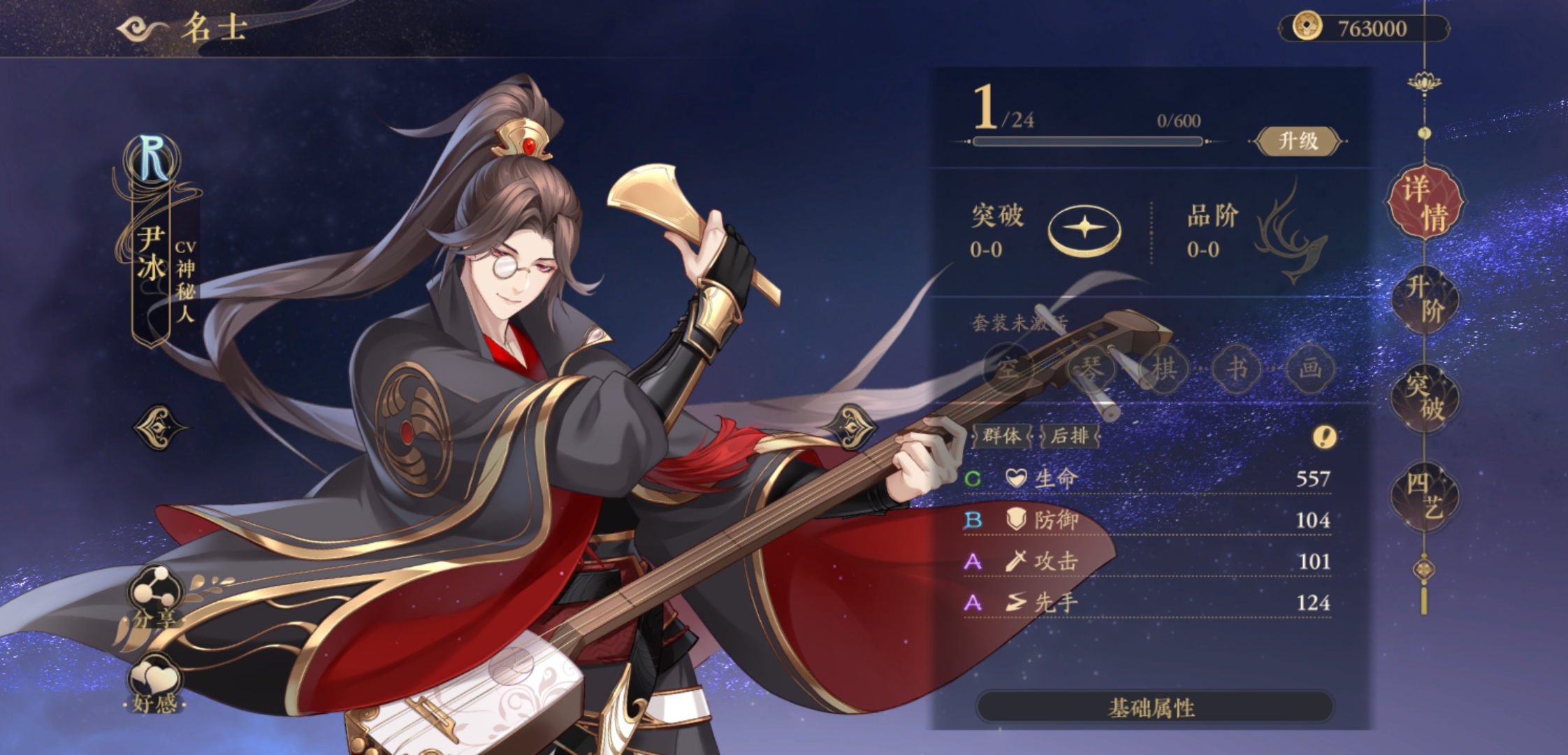Show the 基础属性 base attributes panel
This screenshot has width=1568, height=755.
pos(1153,707)
